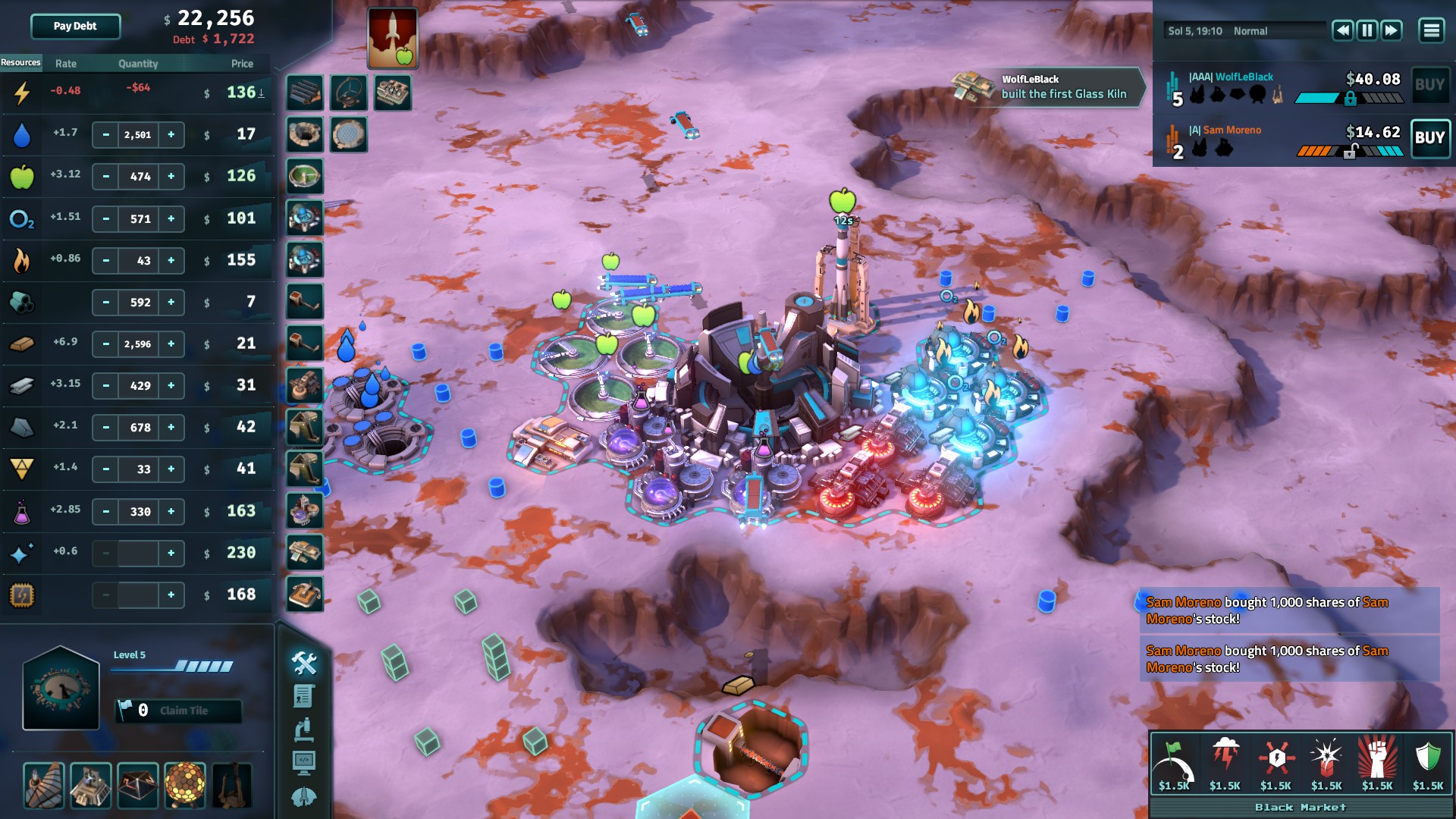The image size is (1456, 819).
Task: Sell oxygen using its minus button
Action: (x=106, y=219)
